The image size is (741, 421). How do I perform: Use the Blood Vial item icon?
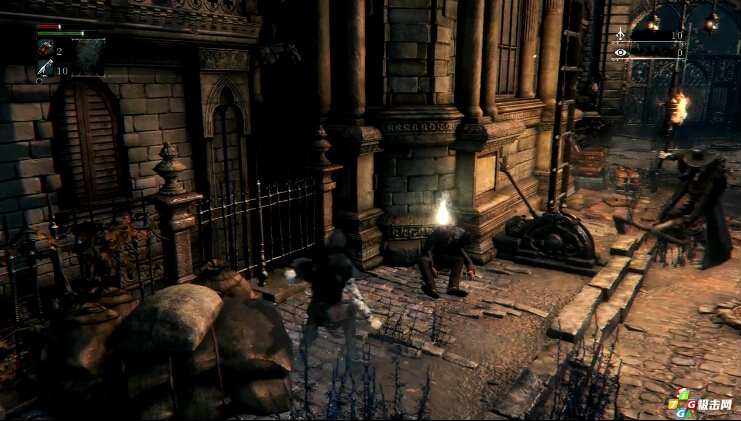45,49
